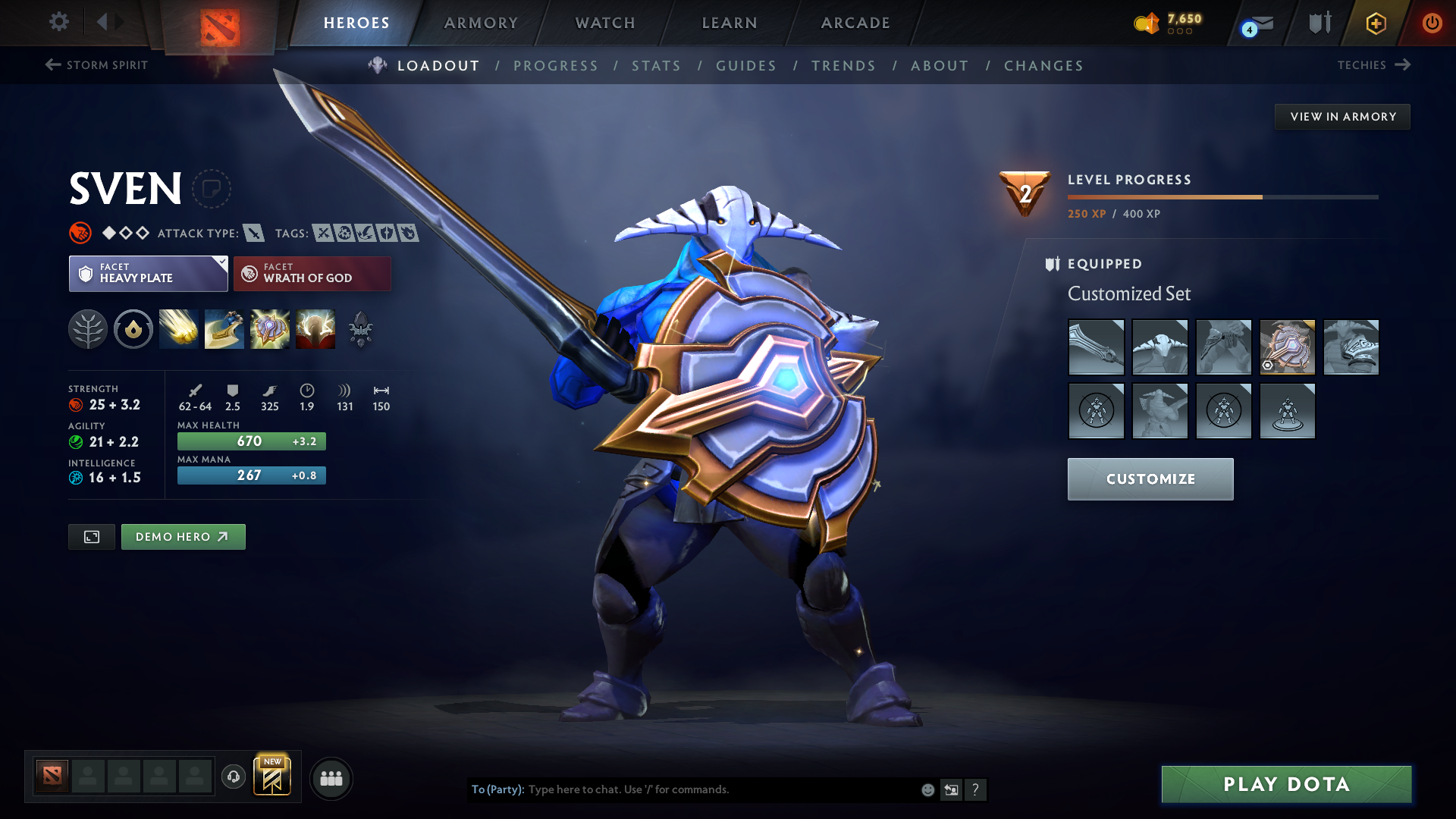
Task: Click the Great Cleave ability icon
Action: [224, 329]
